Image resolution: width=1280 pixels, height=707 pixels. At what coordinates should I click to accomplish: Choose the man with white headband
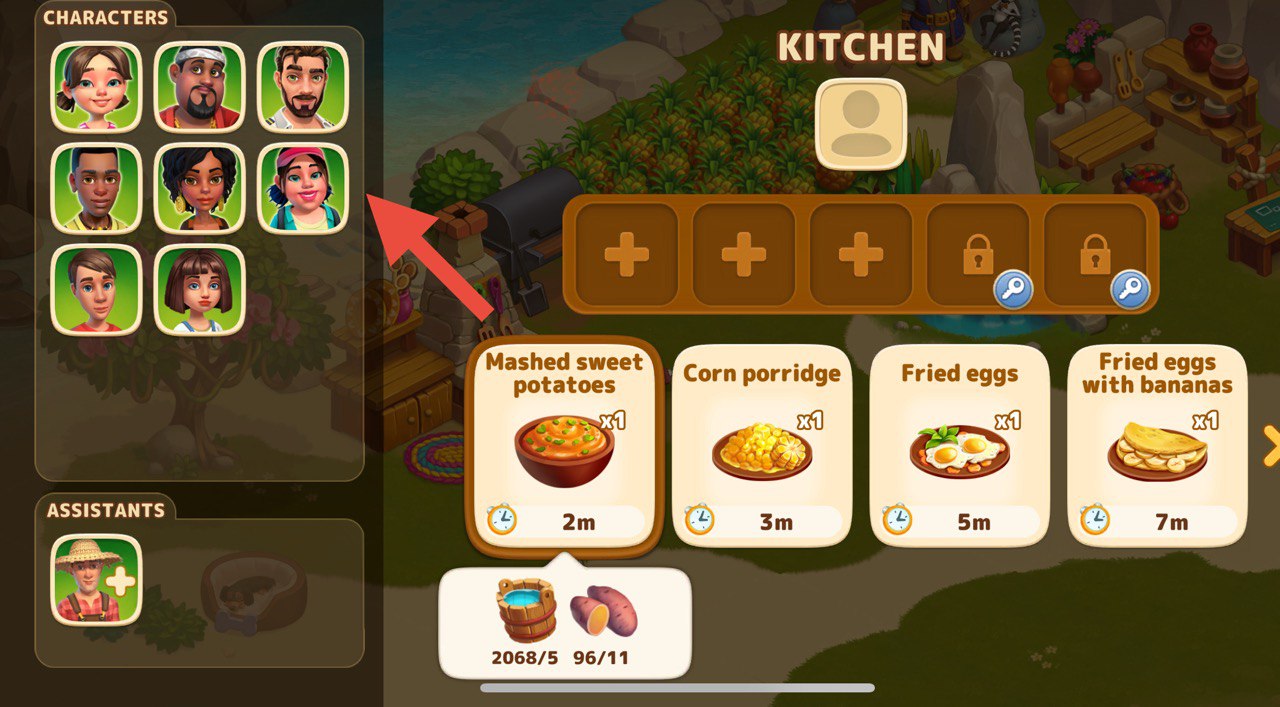click(200, 86)
